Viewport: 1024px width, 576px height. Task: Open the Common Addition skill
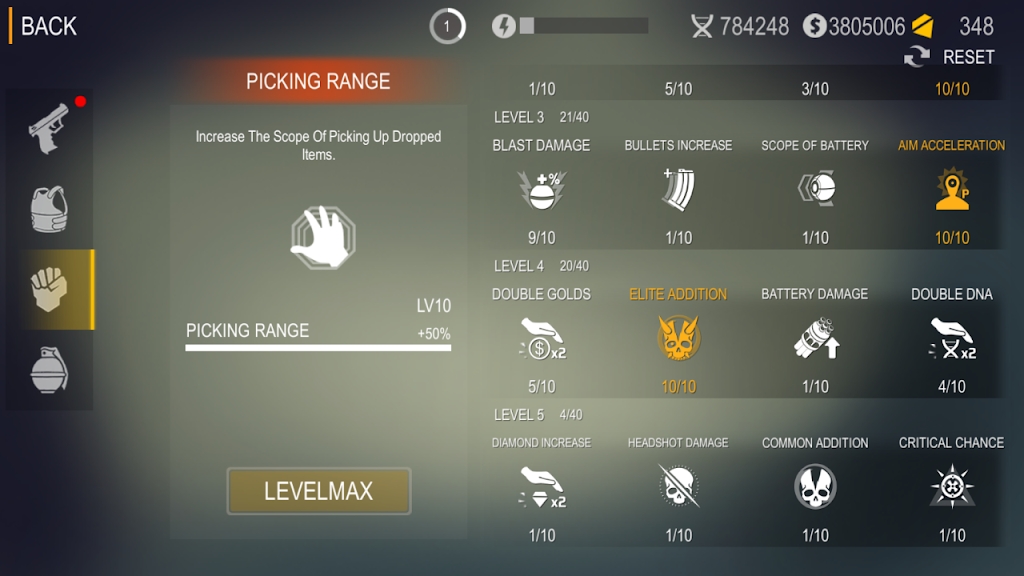pos(815,487)
